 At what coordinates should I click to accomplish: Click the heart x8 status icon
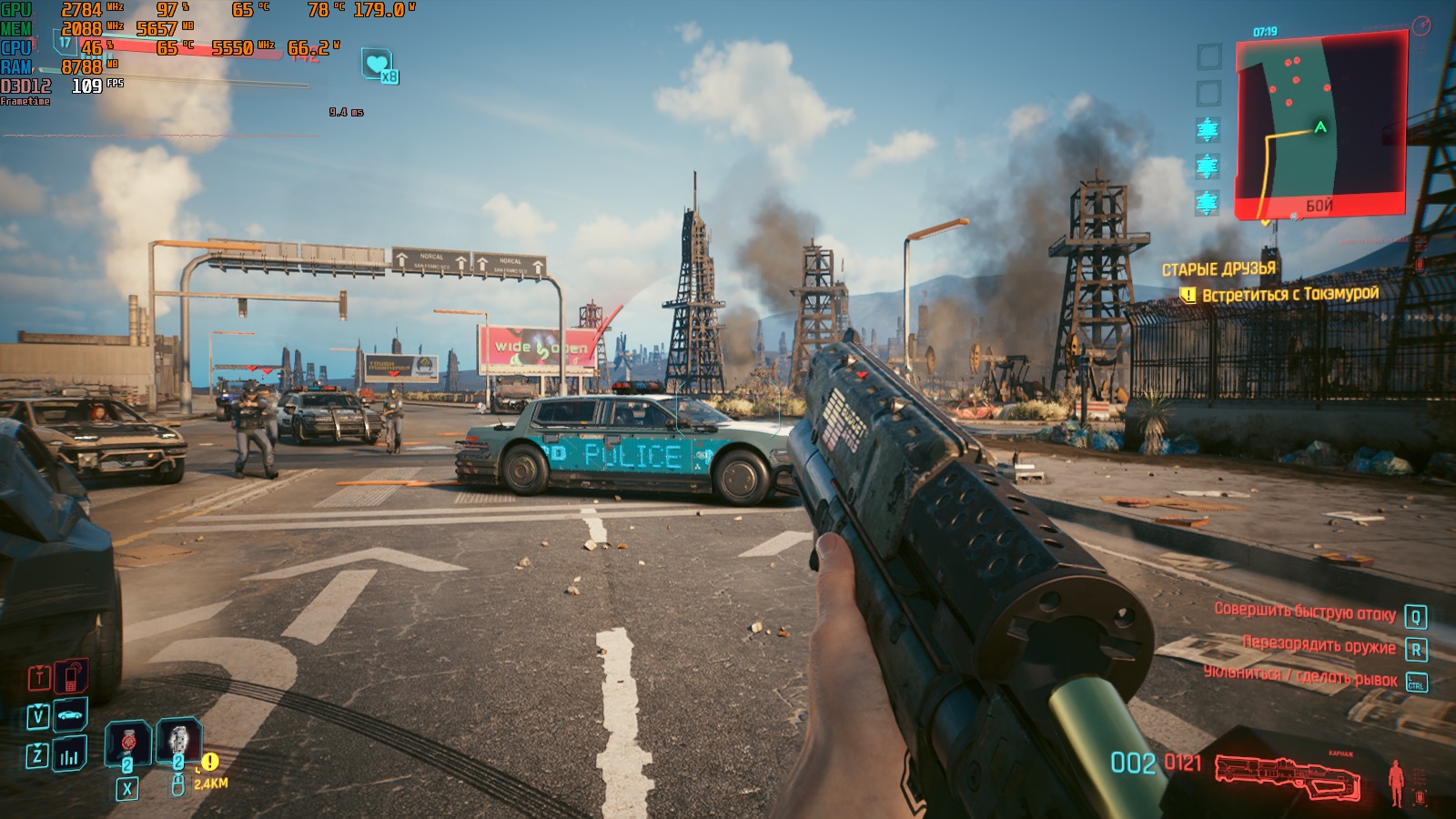pos(377,65)
